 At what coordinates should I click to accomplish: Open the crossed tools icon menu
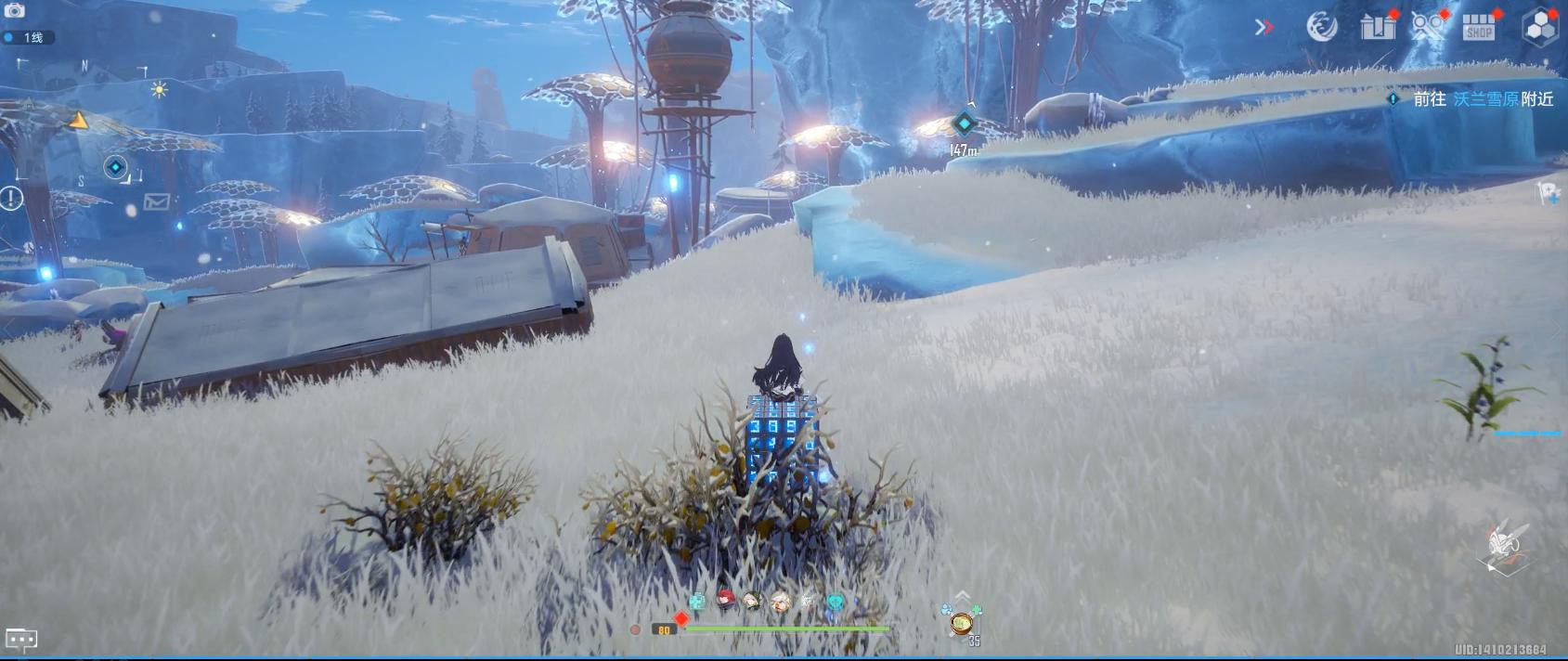click(x=1428, y=26)
